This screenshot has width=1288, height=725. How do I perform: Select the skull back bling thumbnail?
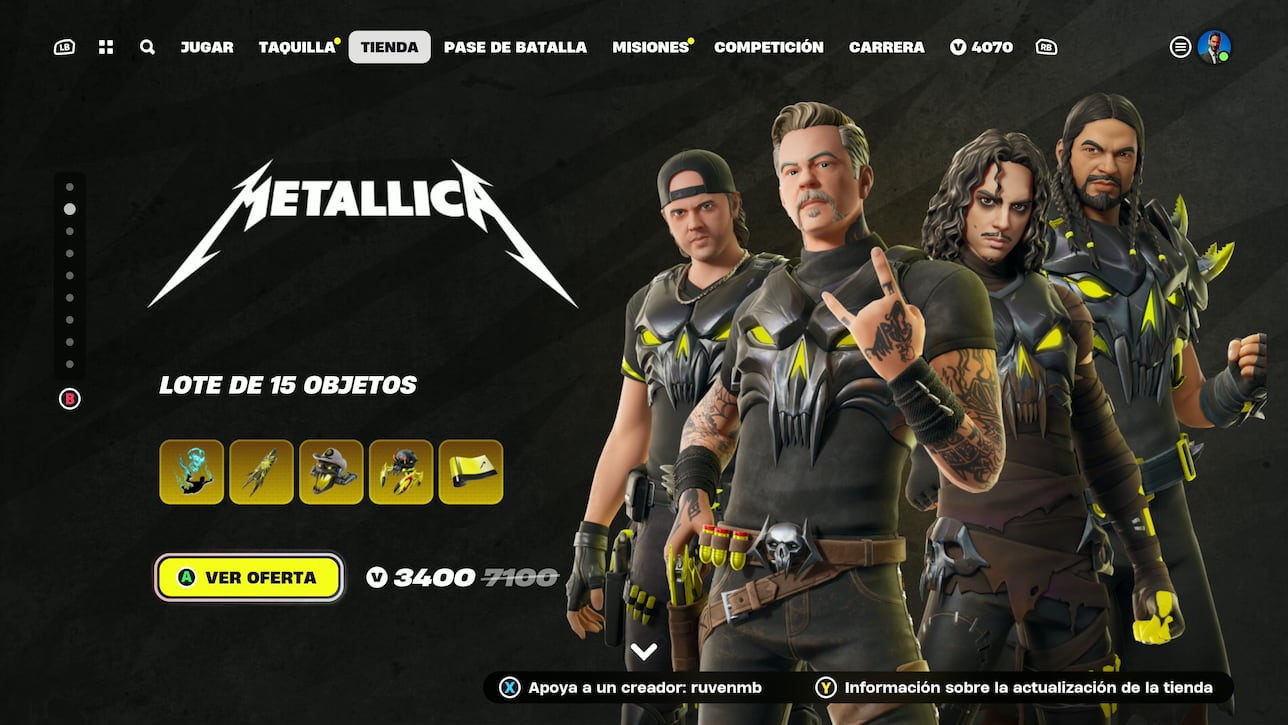coord(332,472)
